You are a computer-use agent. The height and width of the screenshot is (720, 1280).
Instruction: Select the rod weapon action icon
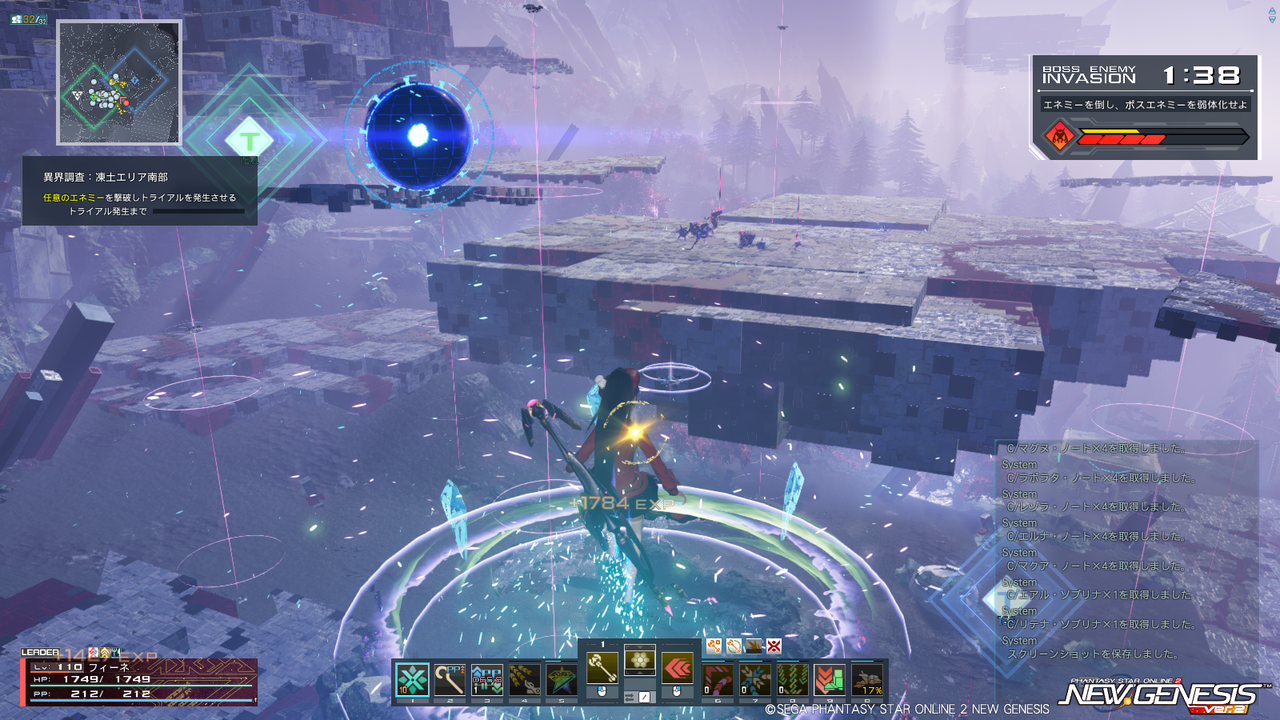pos(602,669)
